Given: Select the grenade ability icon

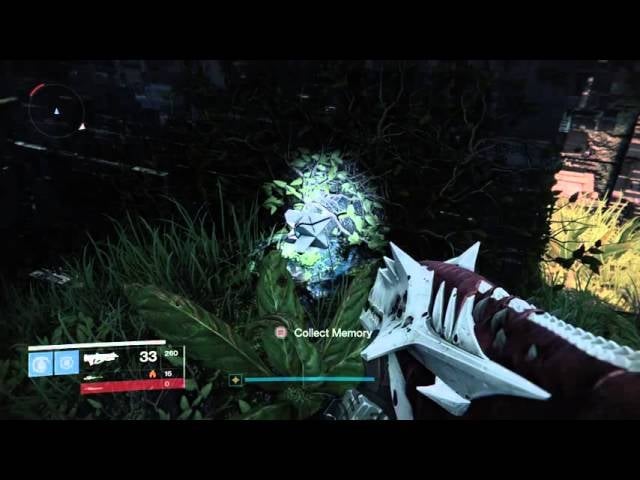Looking at the screenshot, I should [41, 361].
